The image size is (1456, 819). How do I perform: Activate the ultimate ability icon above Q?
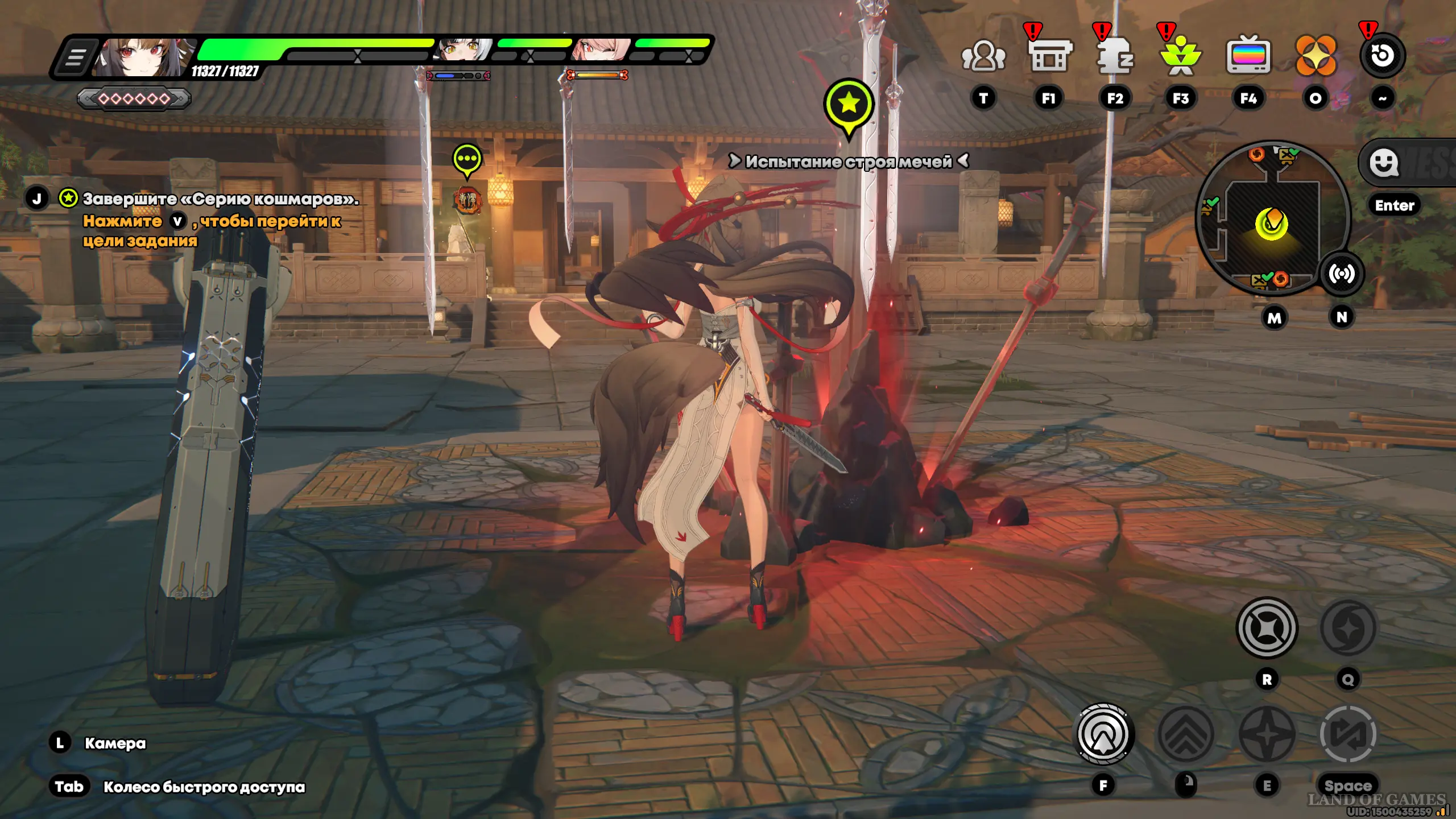tap(1348, 628)
